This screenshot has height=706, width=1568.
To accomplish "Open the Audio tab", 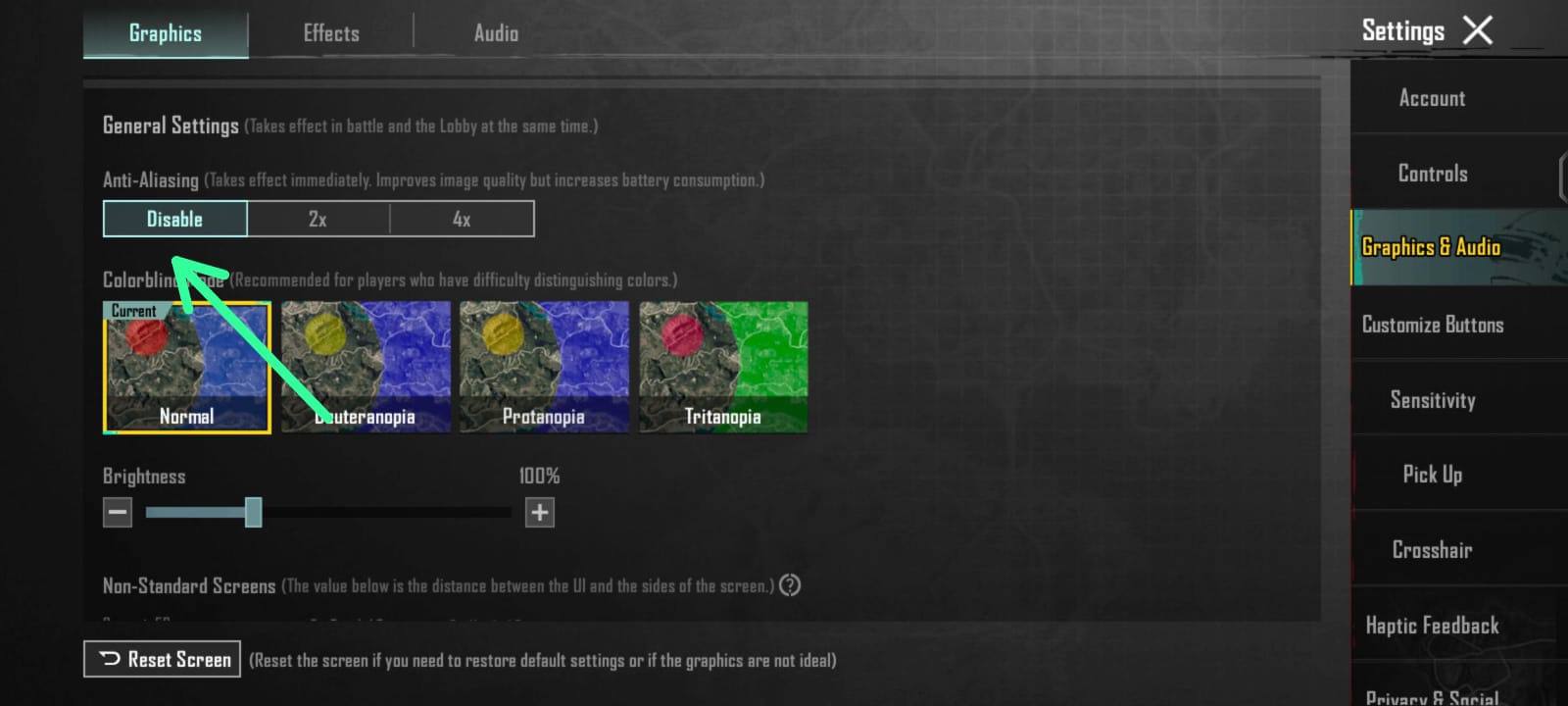I will [x=496, y=33].
